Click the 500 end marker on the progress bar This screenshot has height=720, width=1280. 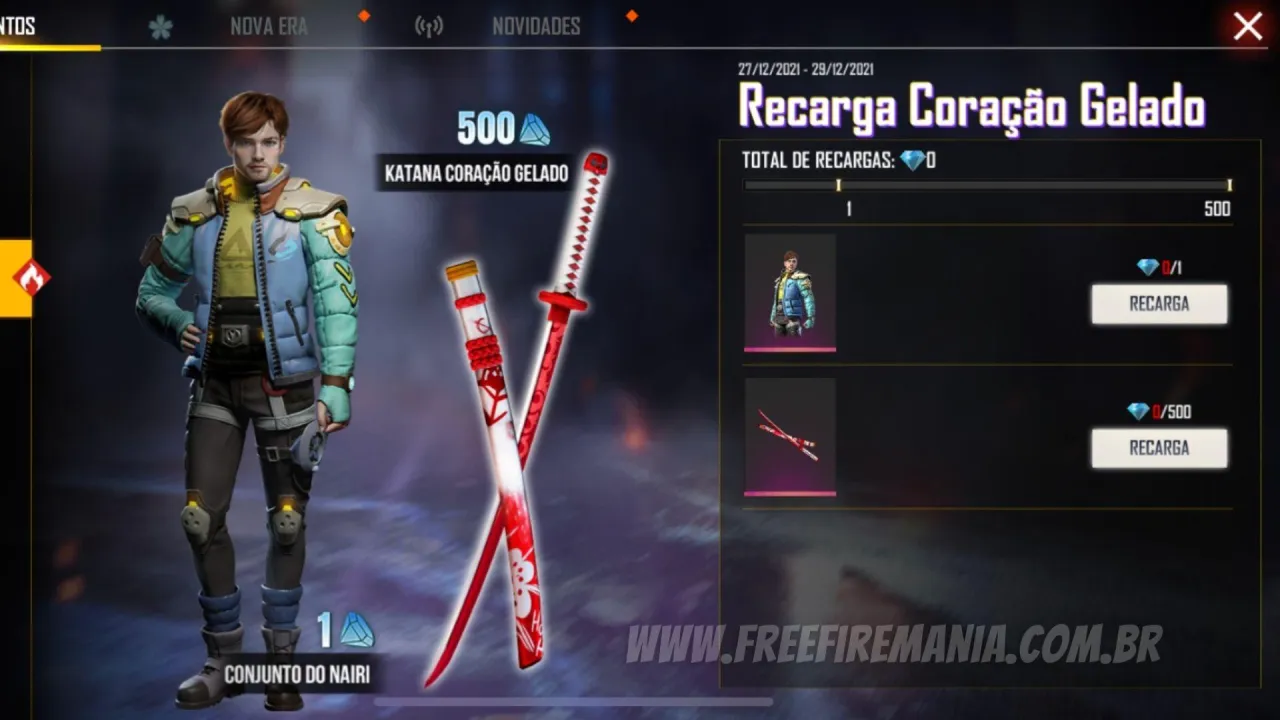click(x=1228, y=185)
